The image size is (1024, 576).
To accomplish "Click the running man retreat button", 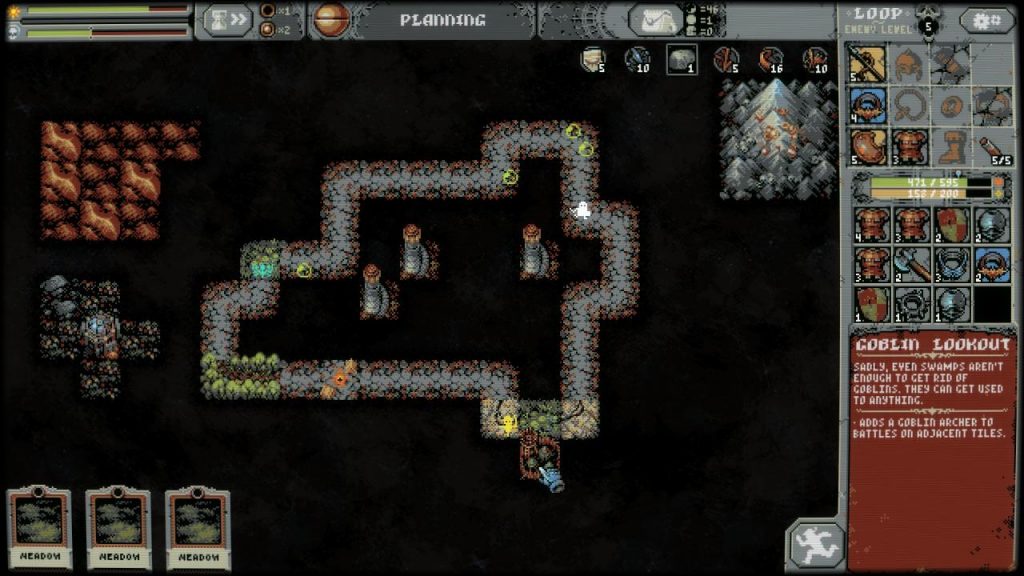I will click(817, 545).
